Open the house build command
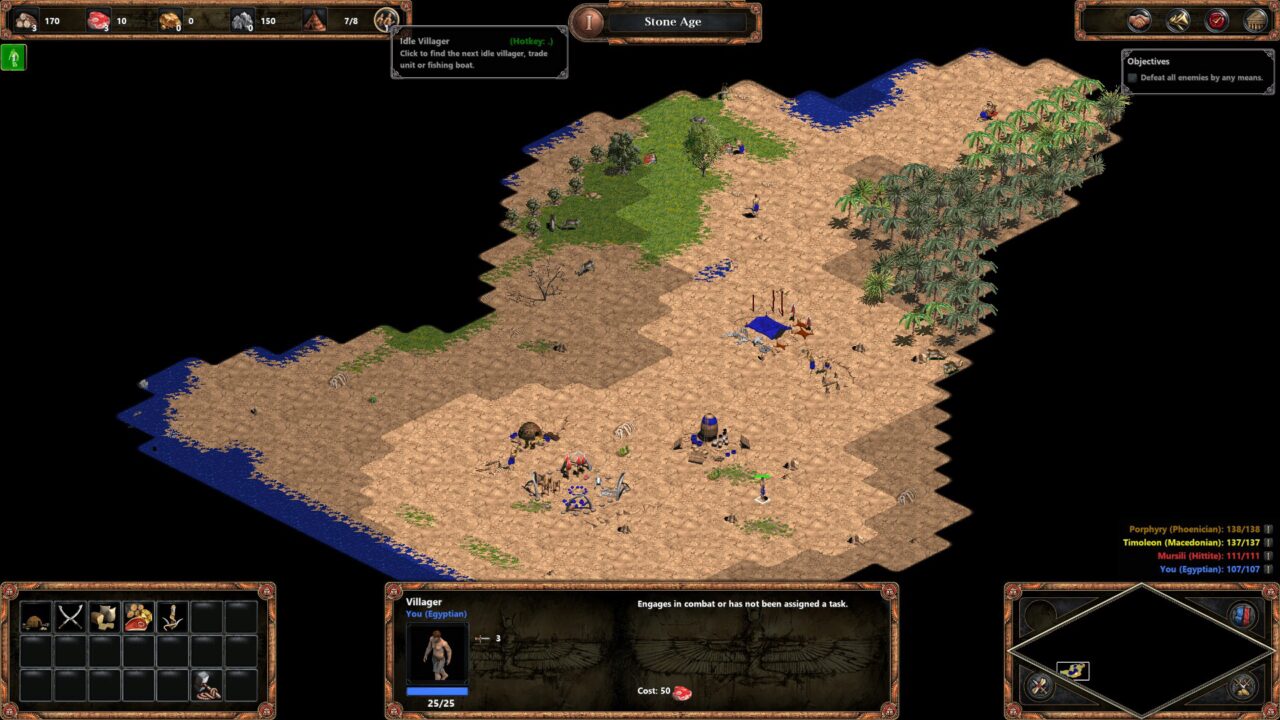Screen dimensions: 1280x720 36,617
